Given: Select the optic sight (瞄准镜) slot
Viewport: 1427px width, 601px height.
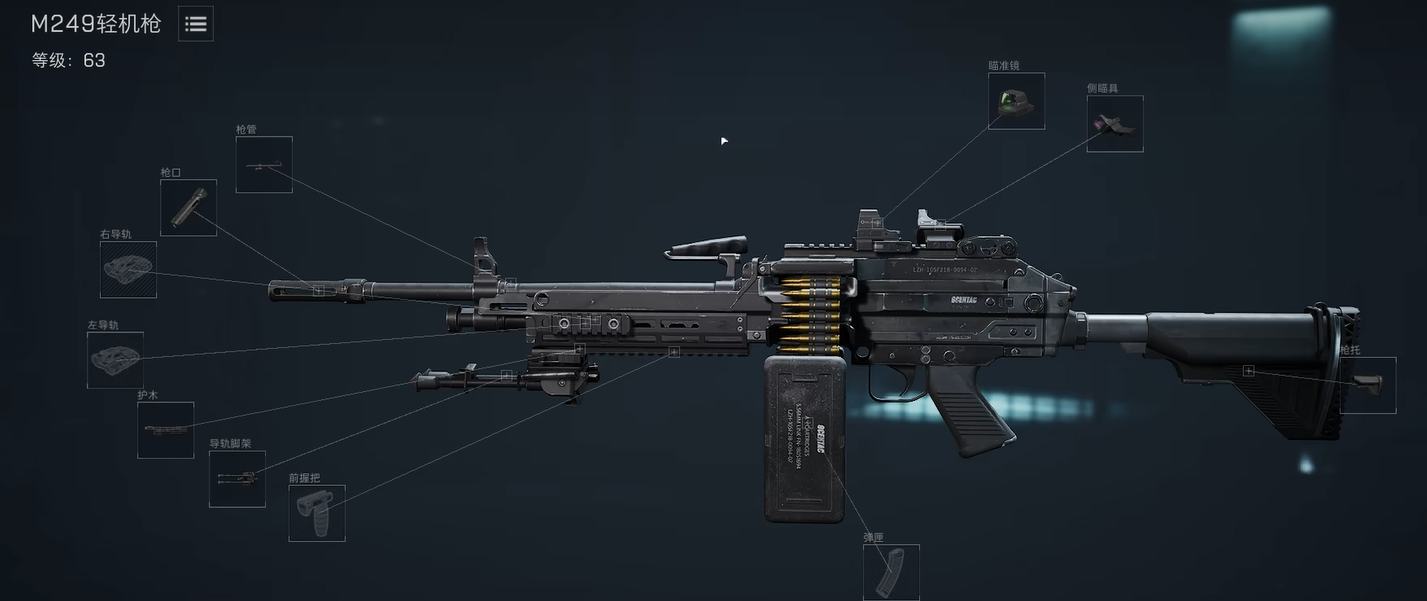Looking at the screenshot, I should pos(1017,101).
